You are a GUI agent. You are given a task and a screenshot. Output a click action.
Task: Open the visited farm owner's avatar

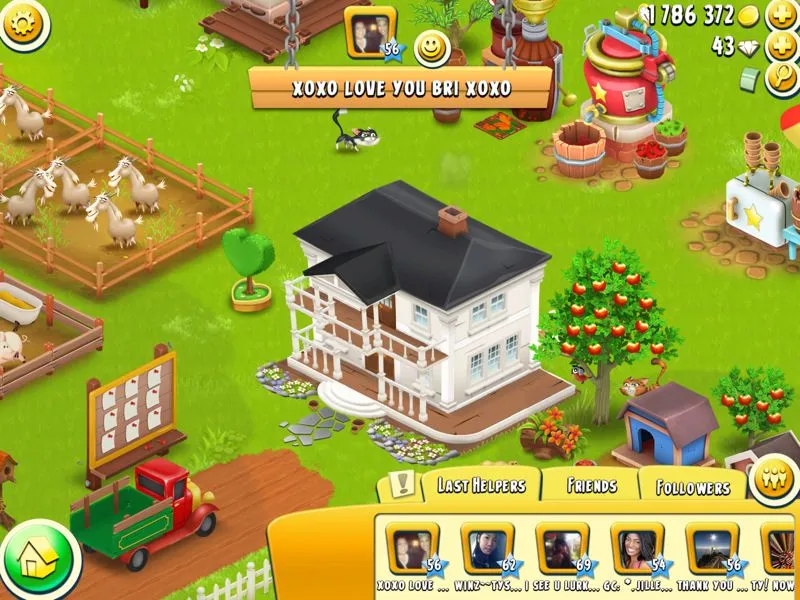(x=368, y=32)
